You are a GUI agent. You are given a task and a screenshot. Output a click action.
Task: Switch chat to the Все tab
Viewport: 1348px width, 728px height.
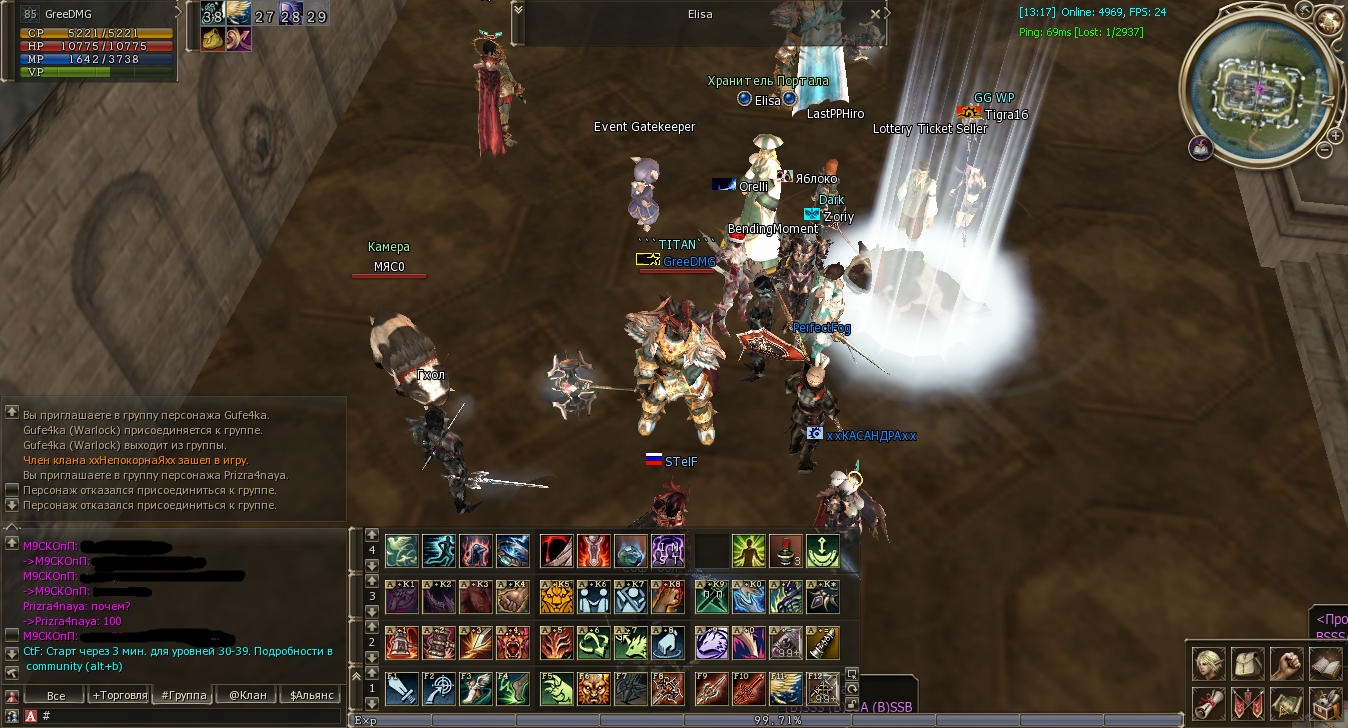(x=56, y=695)
